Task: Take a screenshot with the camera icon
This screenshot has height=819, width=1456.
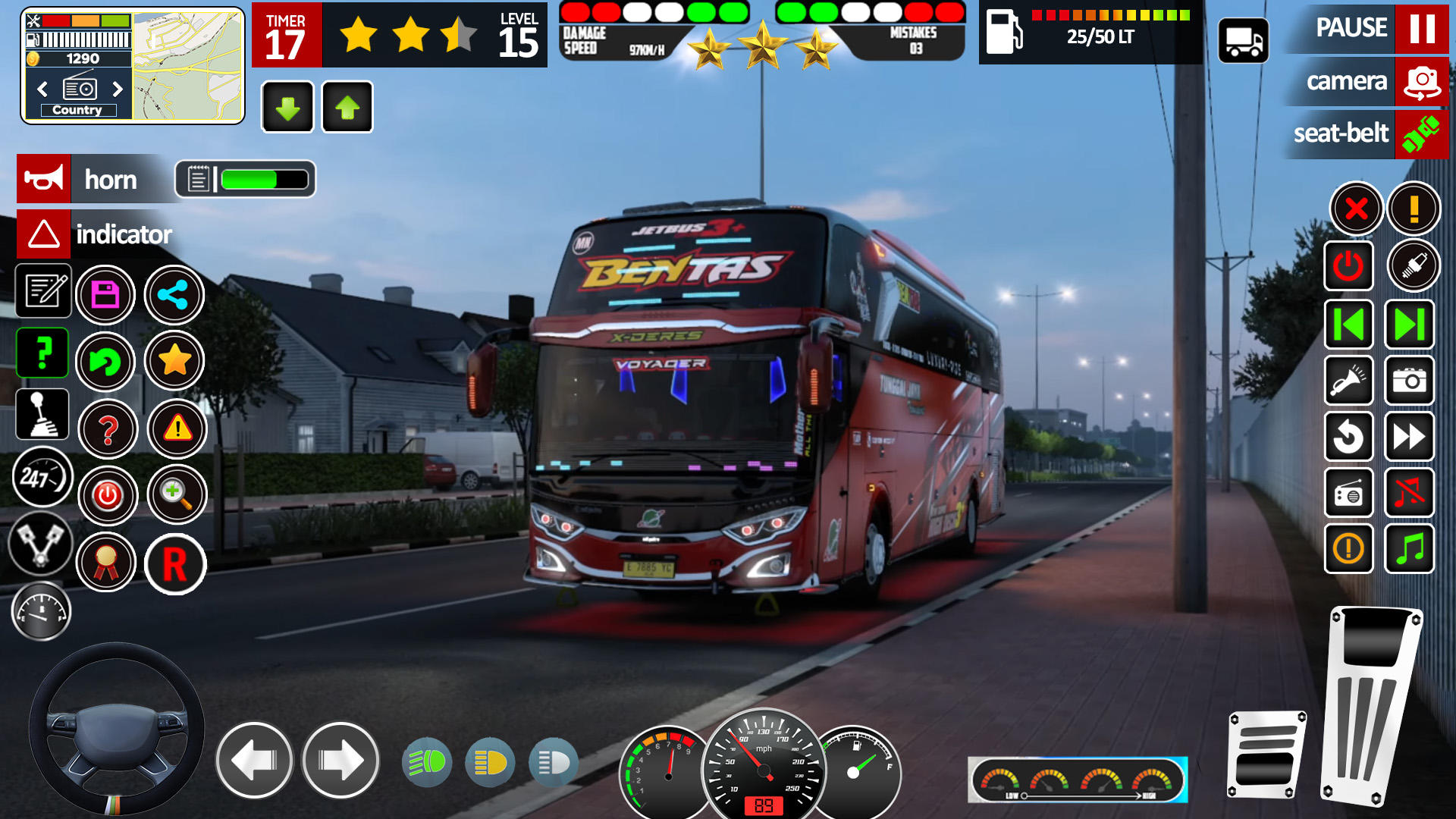Action: [x=1408, y=381]
